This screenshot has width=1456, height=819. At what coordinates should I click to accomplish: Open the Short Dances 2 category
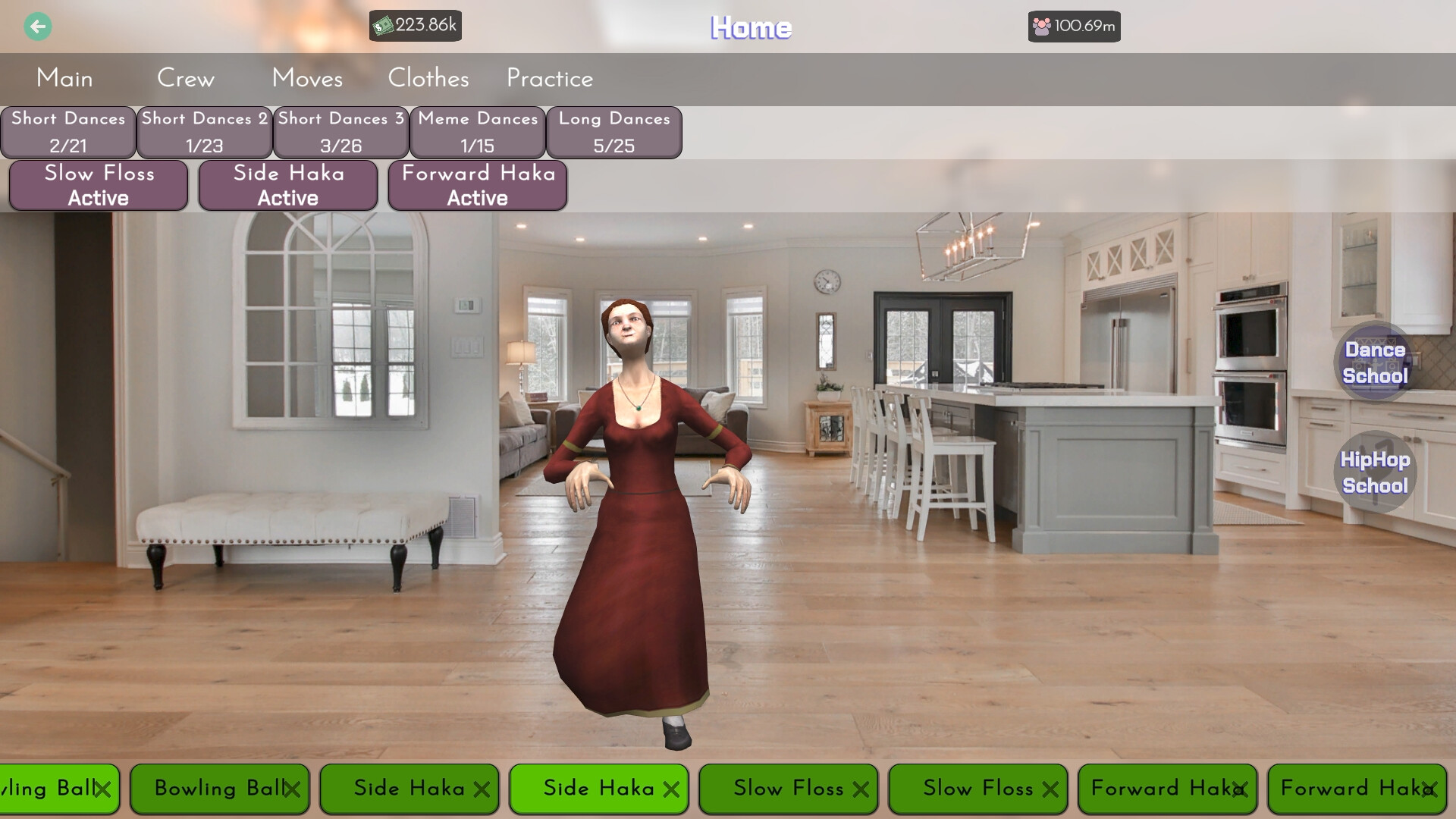(204, 132)
